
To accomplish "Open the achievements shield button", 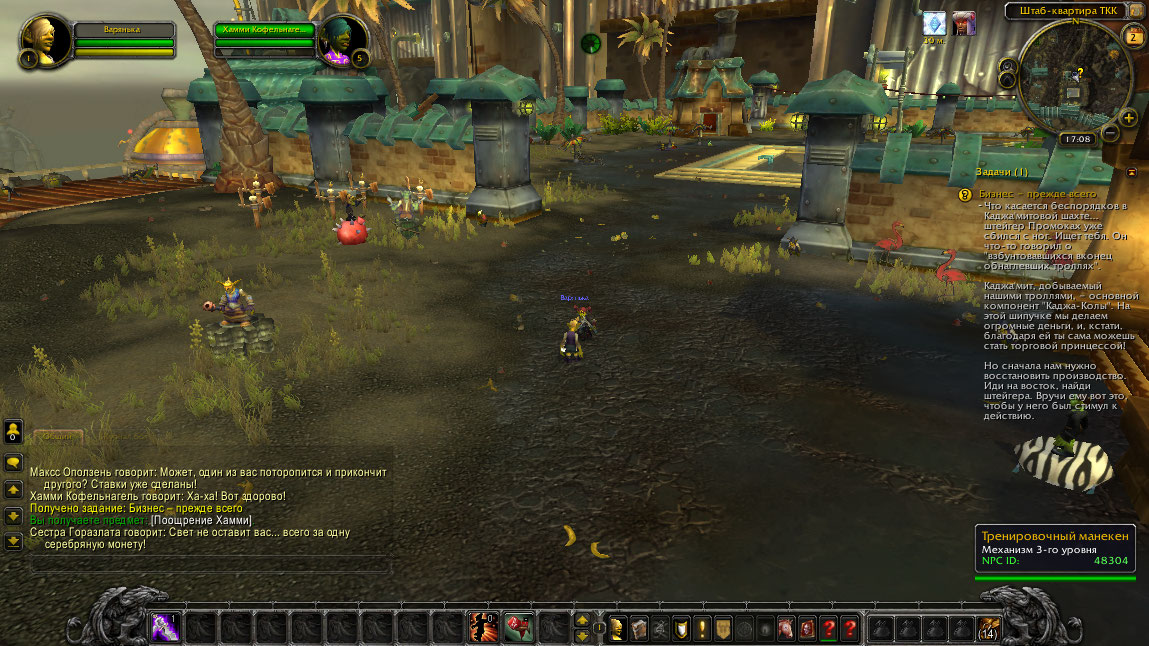I will (681, 628).
